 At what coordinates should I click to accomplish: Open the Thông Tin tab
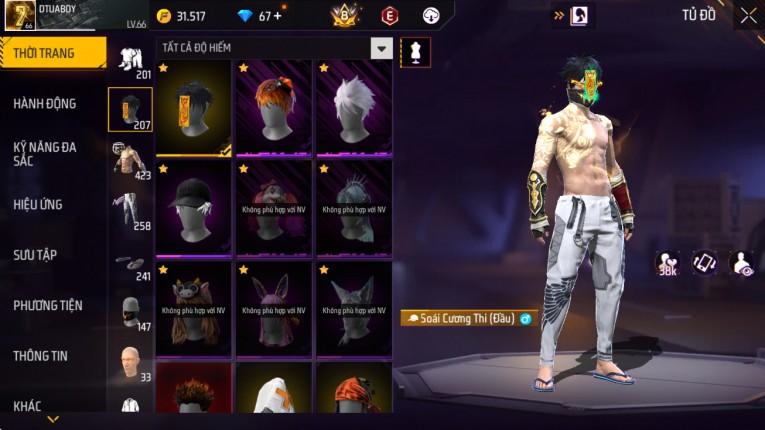(41, 355)
